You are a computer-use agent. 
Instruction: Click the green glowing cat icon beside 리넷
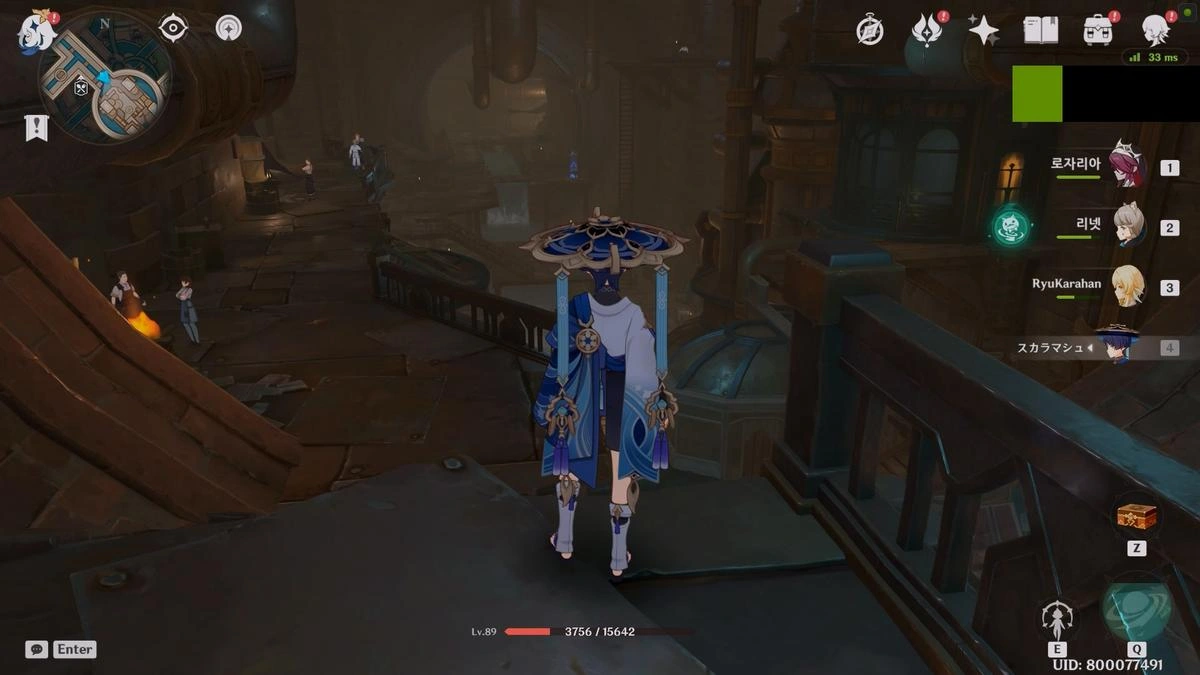1011,226
